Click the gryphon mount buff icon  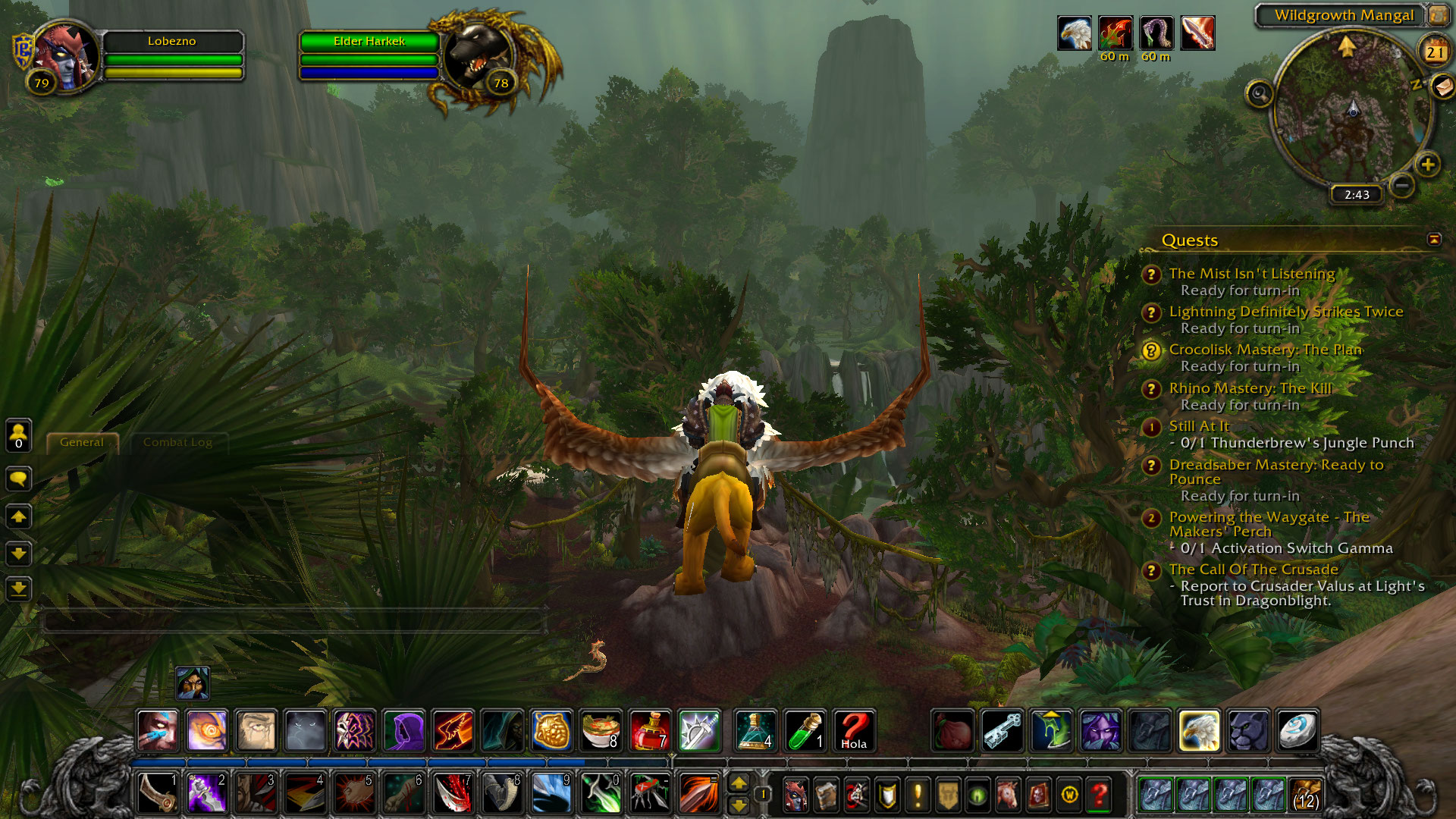coord(1075,33)
